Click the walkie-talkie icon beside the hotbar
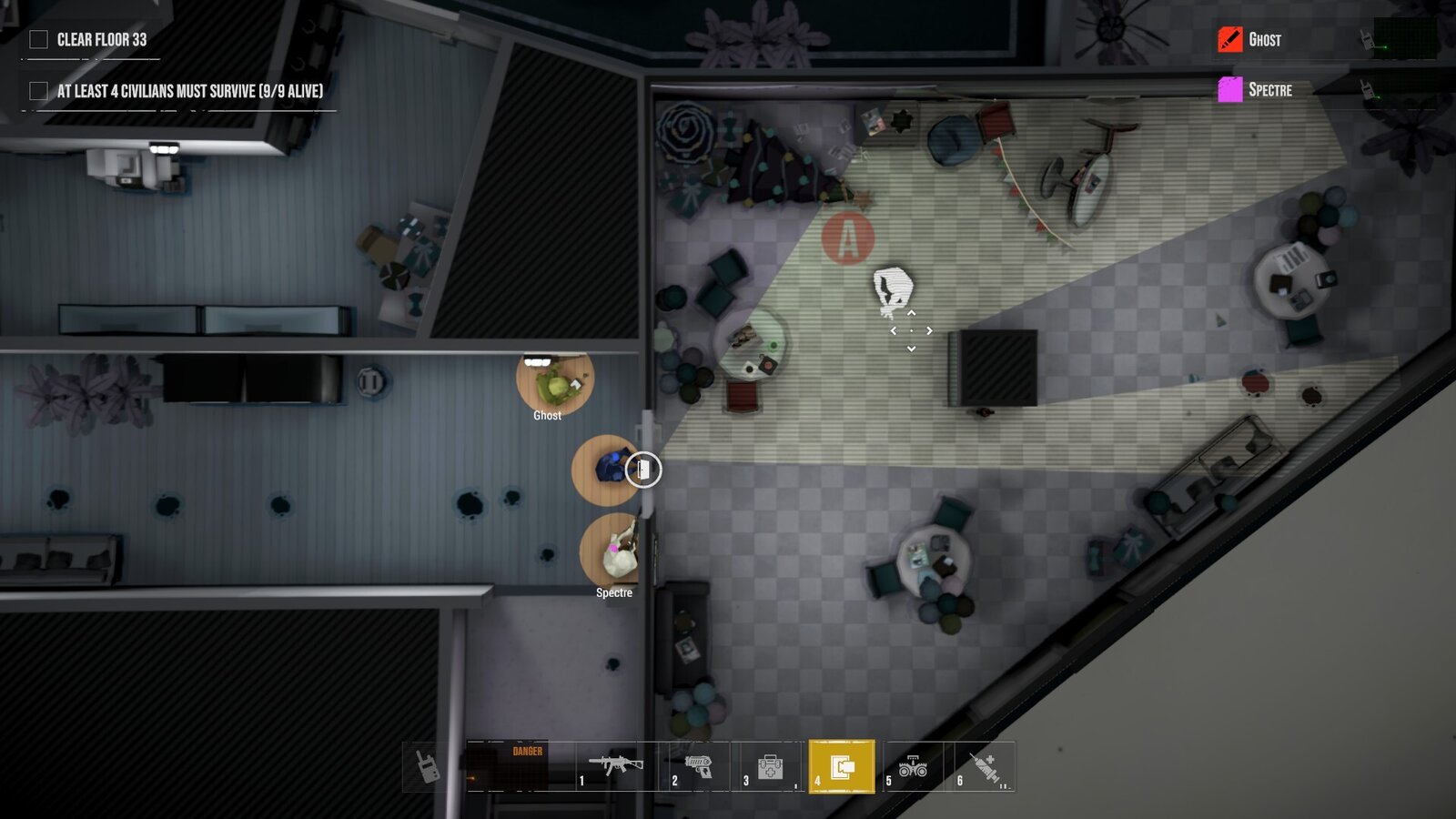The image size is (1456, 819). pyautogui.click(x=427, y=766)
